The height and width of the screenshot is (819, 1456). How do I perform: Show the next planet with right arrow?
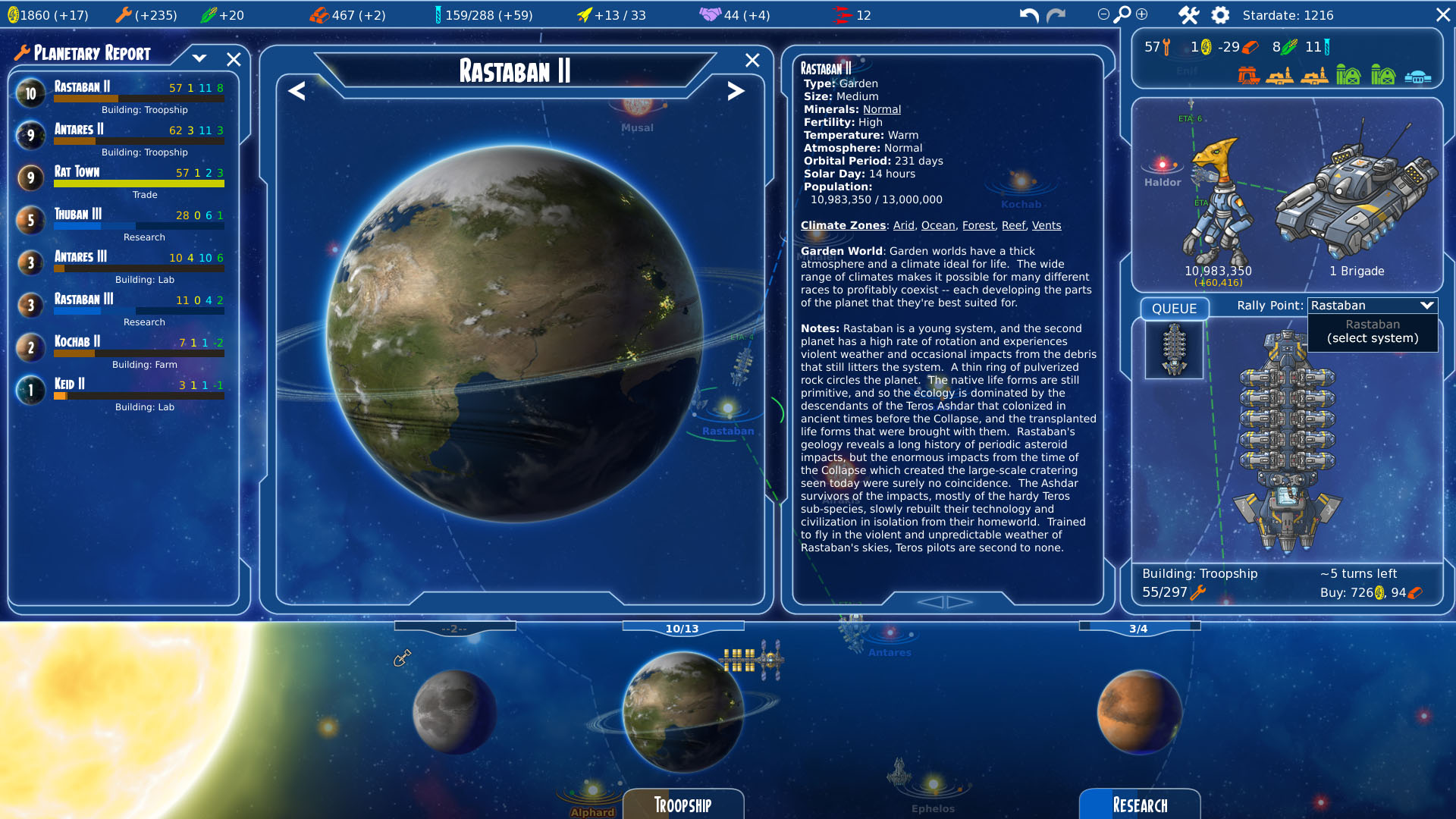tap(736, 91)
